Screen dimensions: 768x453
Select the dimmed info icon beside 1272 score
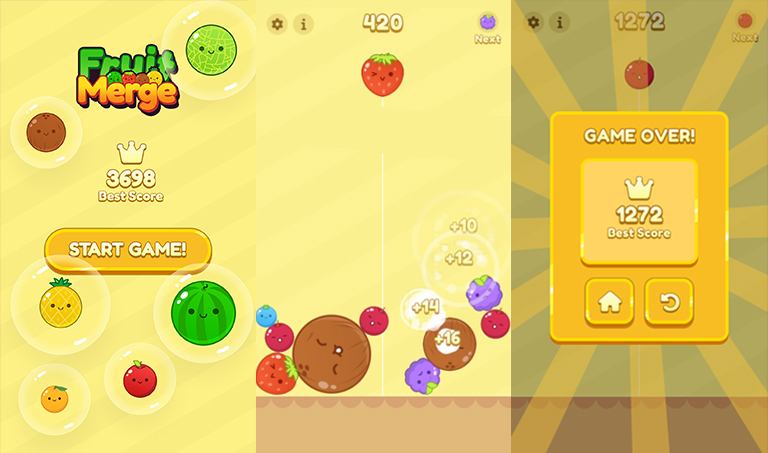[x=559, y=22]
